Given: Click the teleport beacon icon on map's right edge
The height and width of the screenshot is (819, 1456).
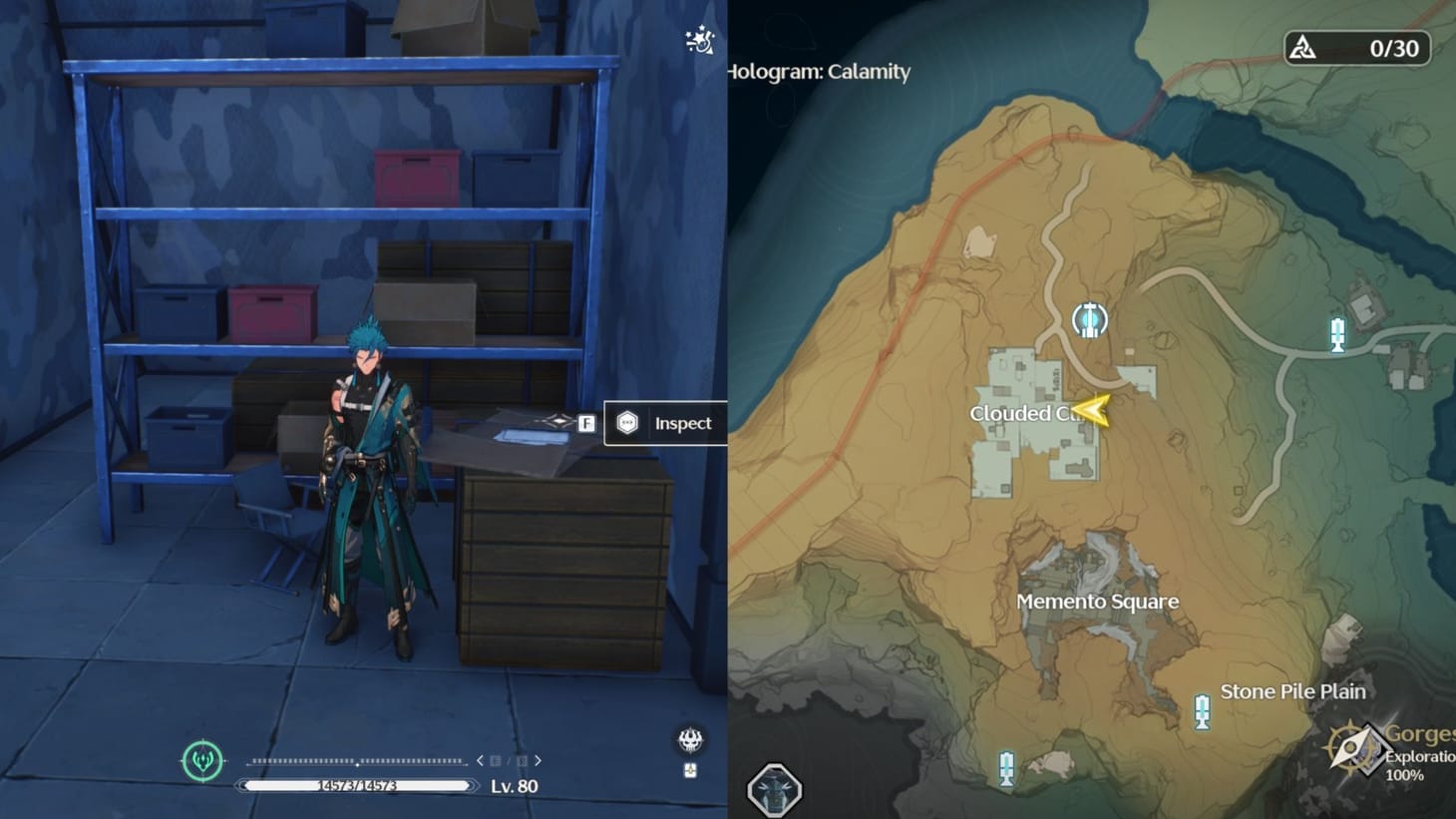Looking at the screenshot, I should click(x=1335, y=335).
